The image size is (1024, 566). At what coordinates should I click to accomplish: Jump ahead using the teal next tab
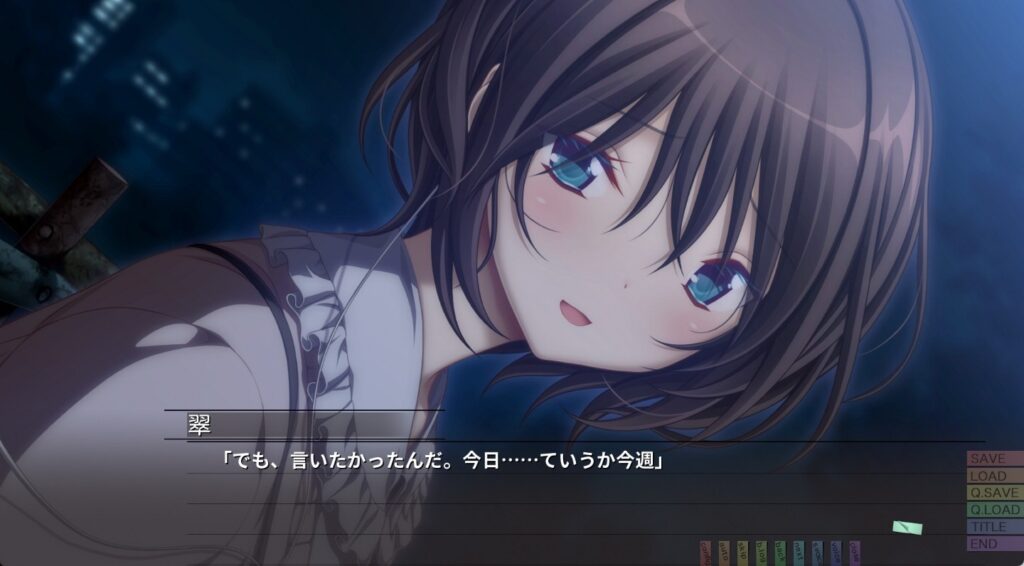(x=798, y=552)
